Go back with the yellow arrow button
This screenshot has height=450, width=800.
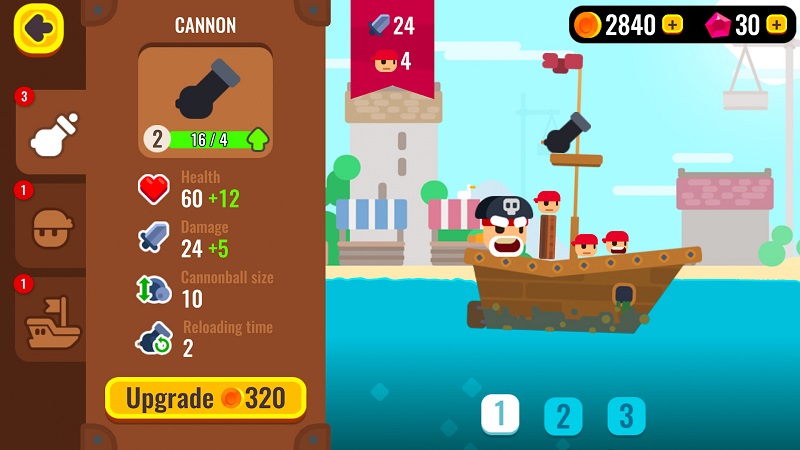coord(39,29)
